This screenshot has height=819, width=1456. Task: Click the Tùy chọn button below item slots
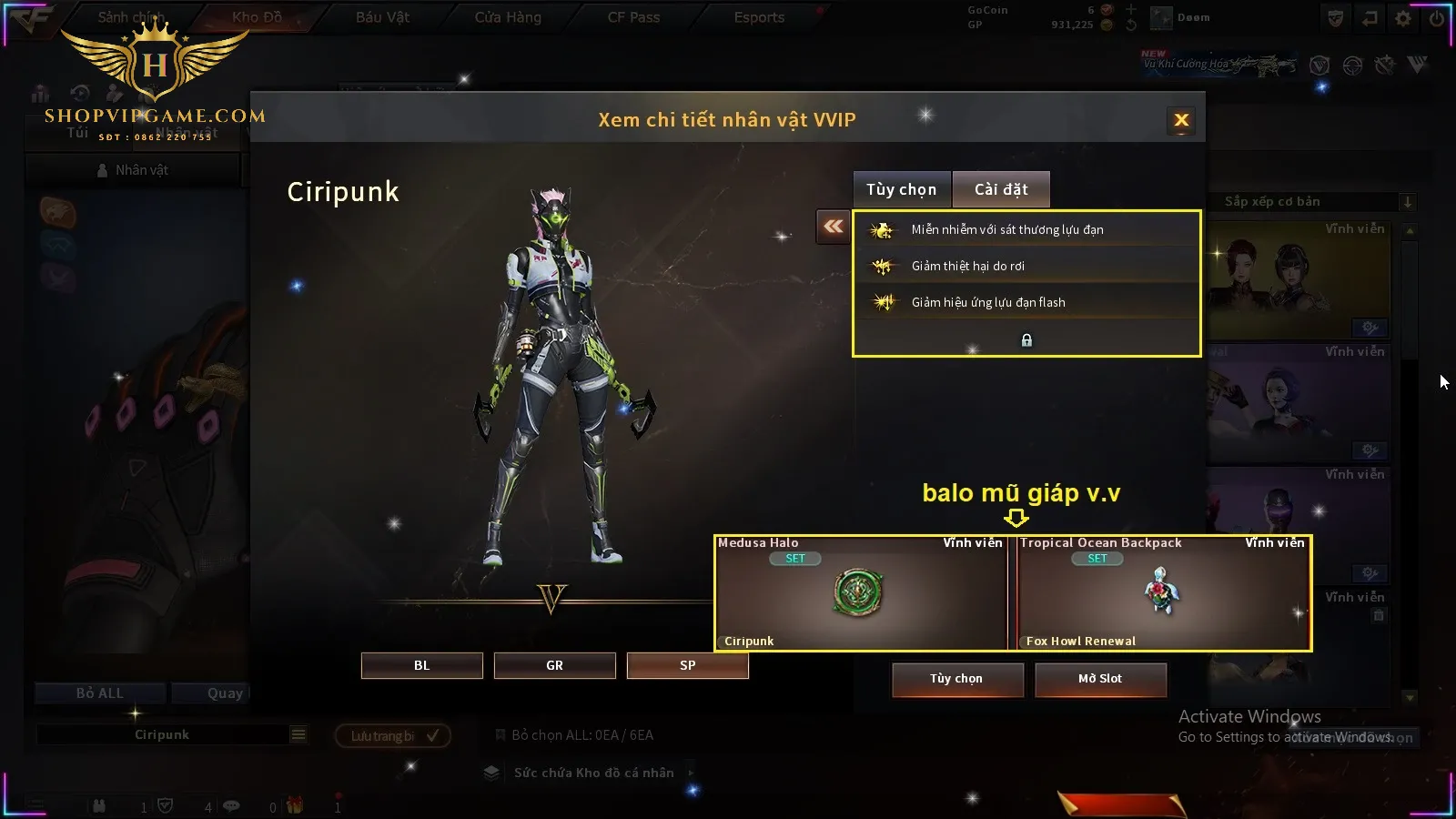[956, 679]
